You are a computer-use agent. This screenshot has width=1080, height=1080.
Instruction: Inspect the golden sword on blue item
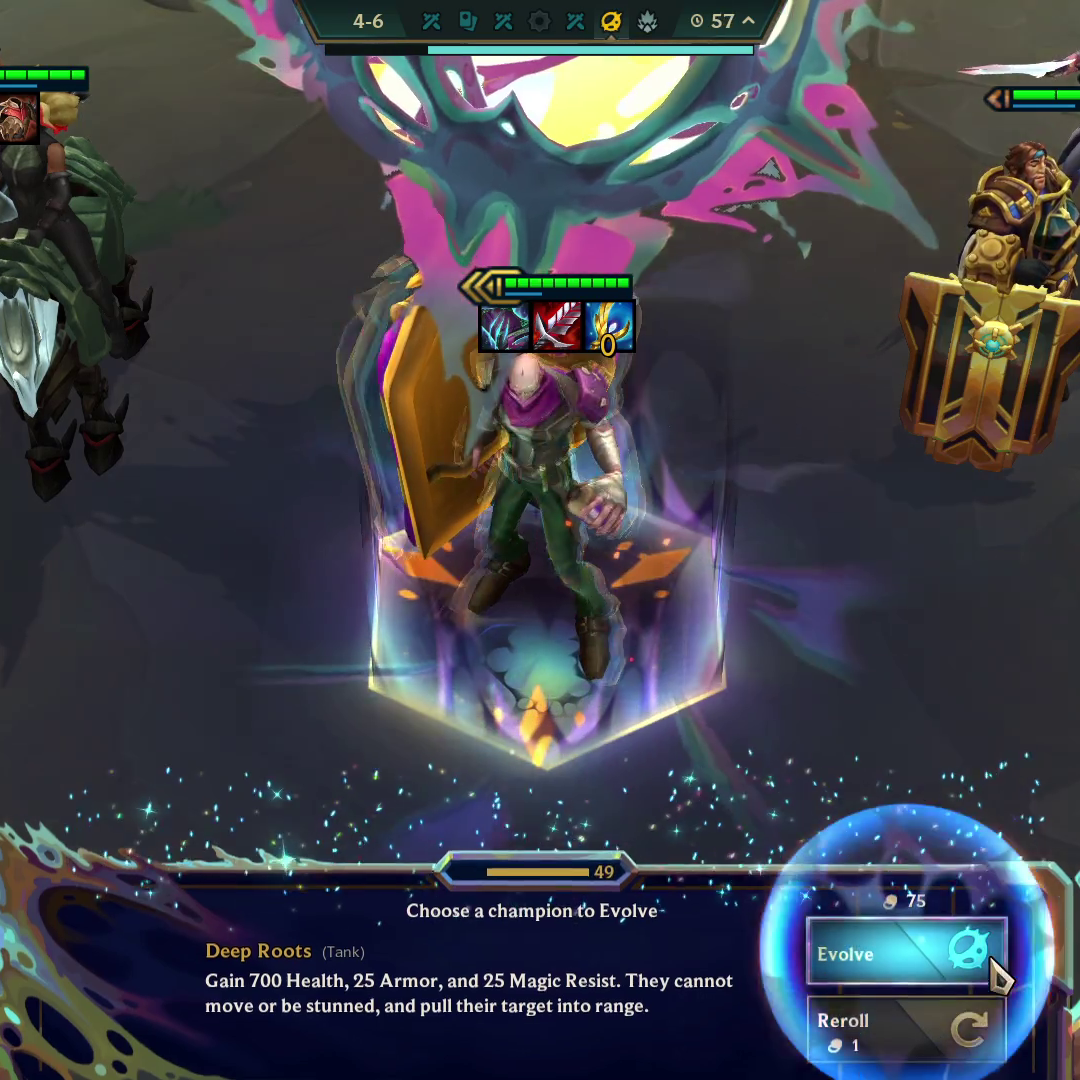[x=609, y=327]
